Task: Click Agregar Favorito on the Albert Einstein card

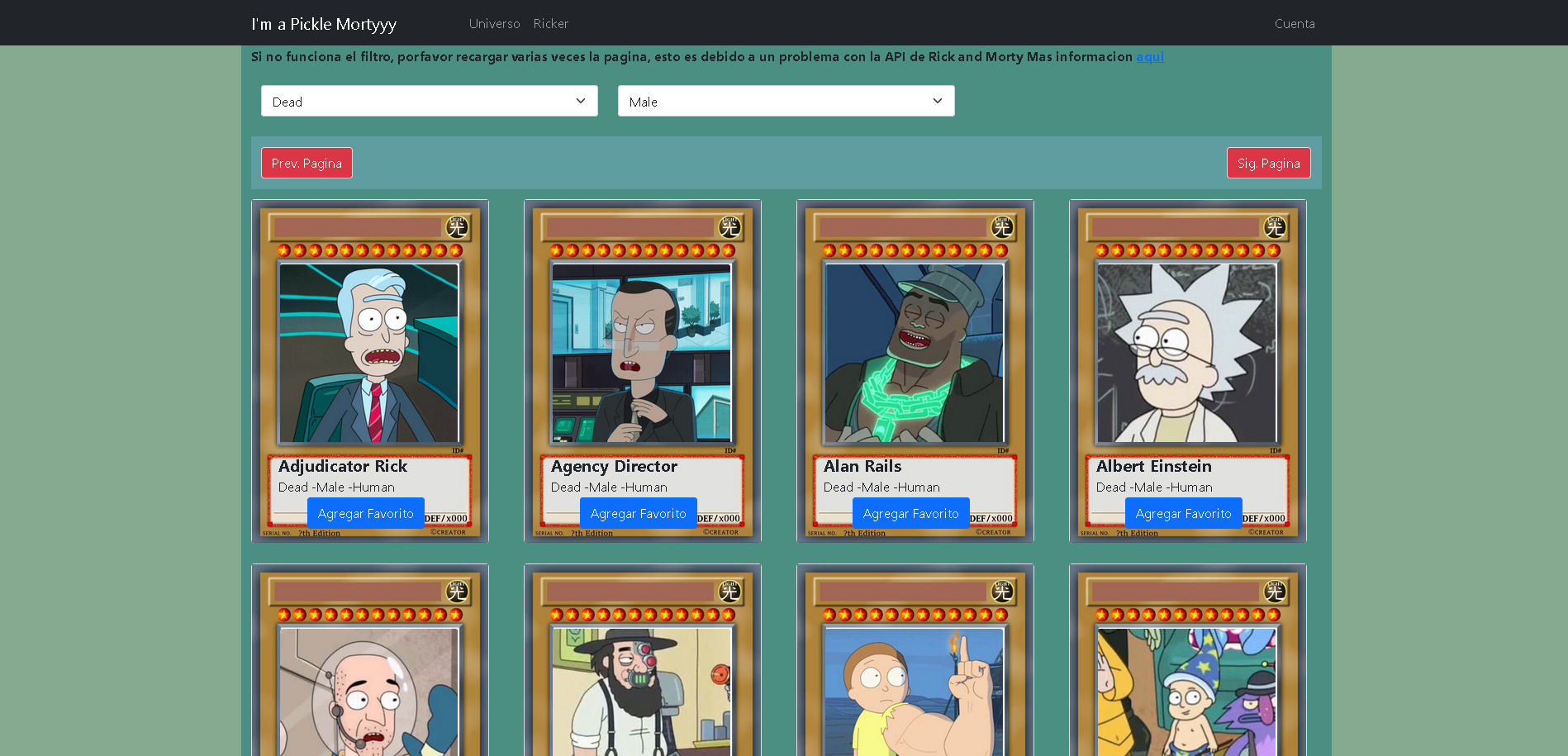Action: coord(1183,513)
